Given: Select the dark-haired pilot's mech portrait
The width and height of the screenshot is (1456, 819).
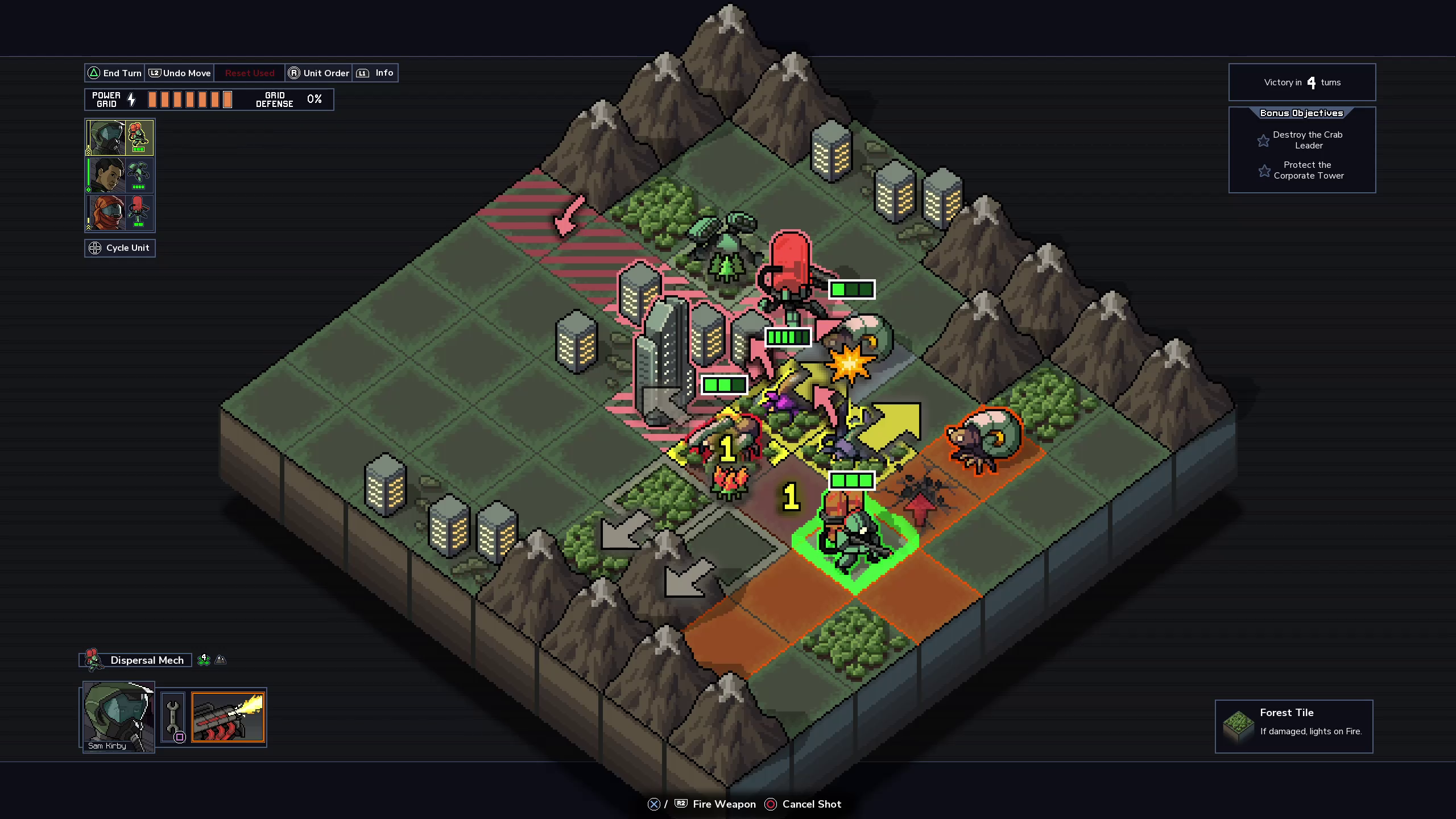Looking at the screenshot, I should (x=119, y=175).
